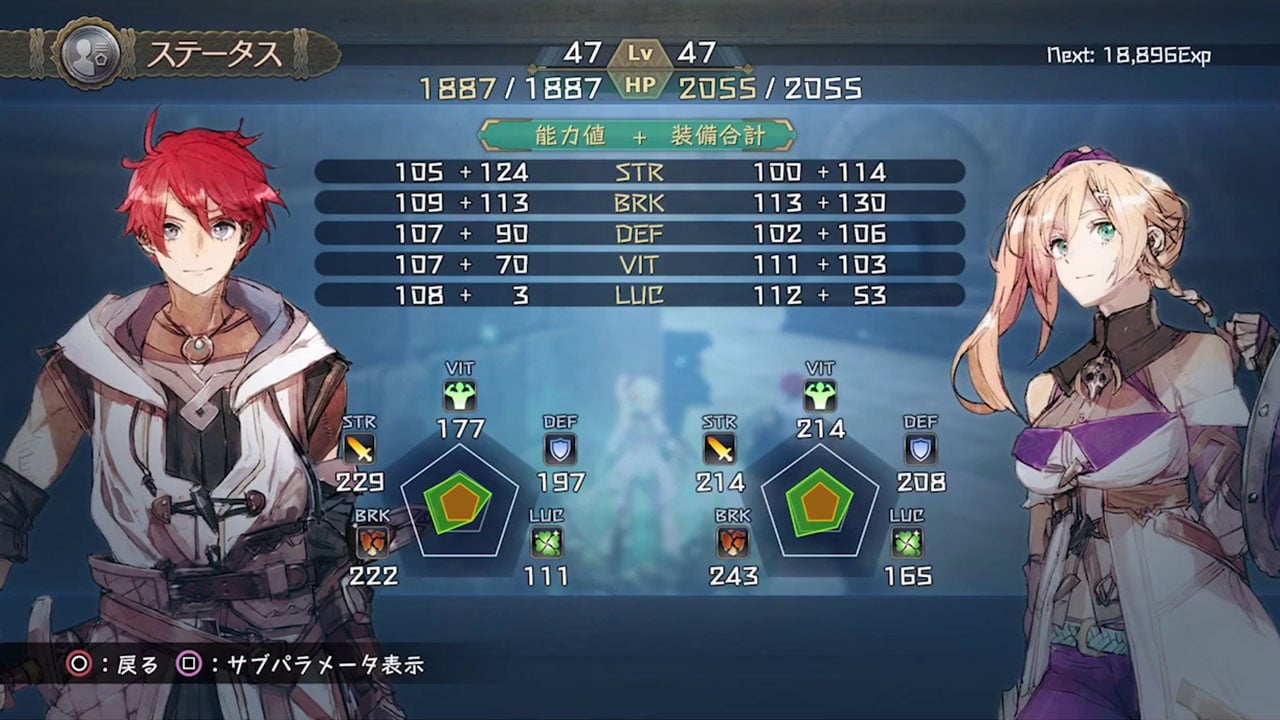Highlight the DEF stat comparison row
The height and width of the screenshot is (720, 1280).
click(639, 234)
